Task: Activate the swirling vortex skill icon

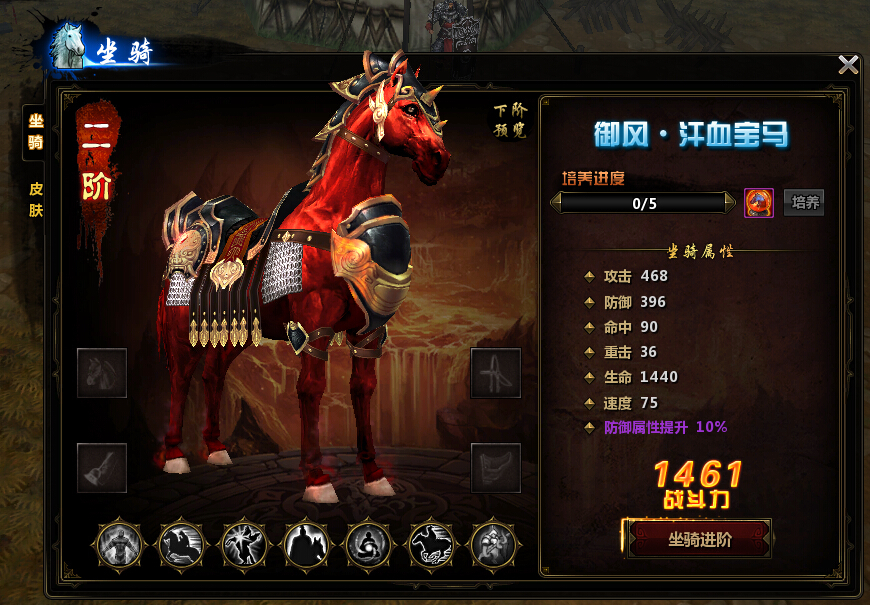Action: [x=368, y=545]
